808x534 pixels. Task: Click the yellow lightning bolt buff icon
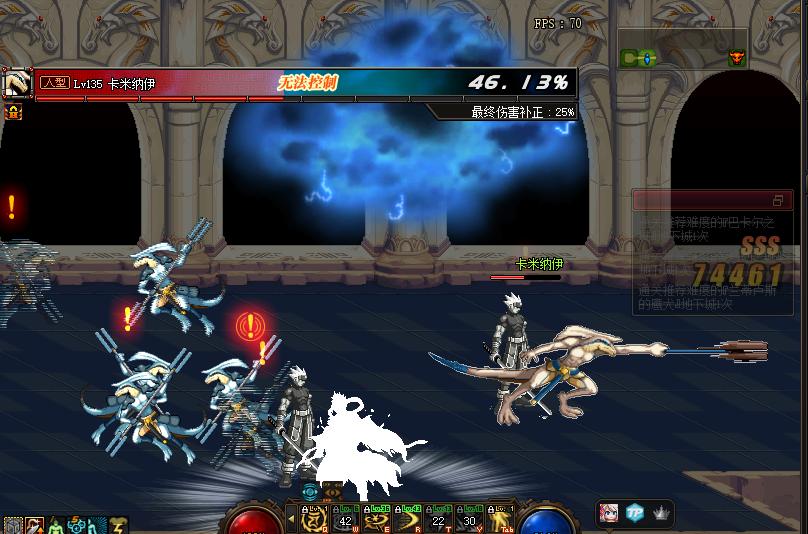[119, 525]
